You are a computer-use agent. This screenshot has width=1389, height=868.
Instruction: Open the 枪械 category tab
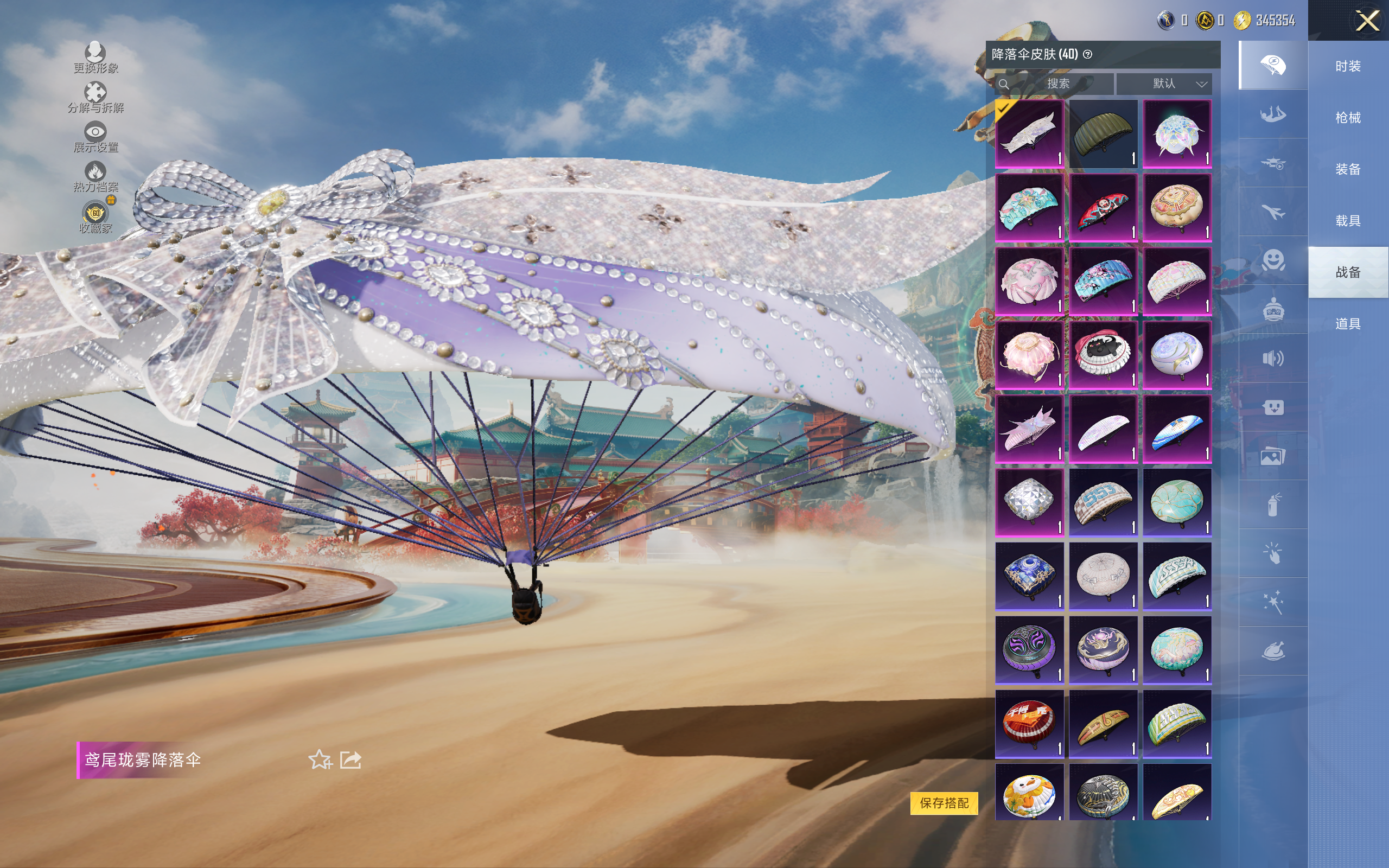1348,118
